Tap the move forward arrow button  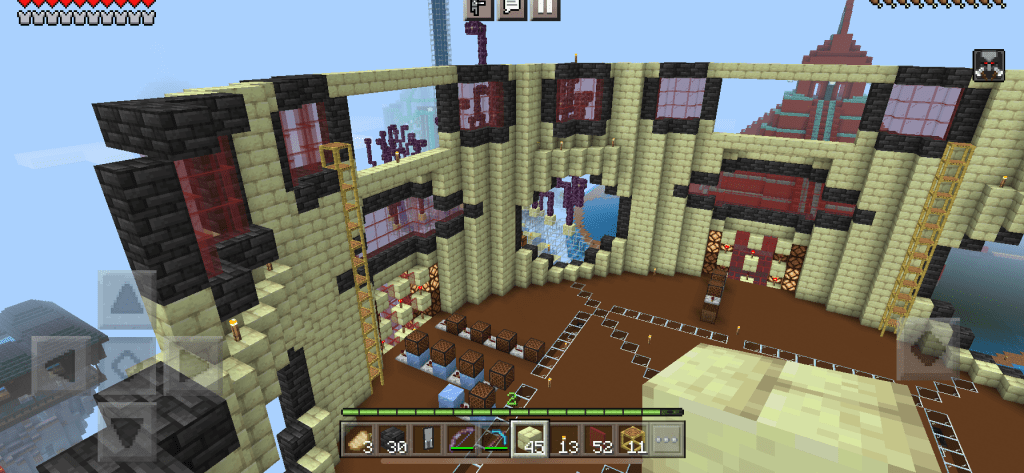(x=127, y=300)
